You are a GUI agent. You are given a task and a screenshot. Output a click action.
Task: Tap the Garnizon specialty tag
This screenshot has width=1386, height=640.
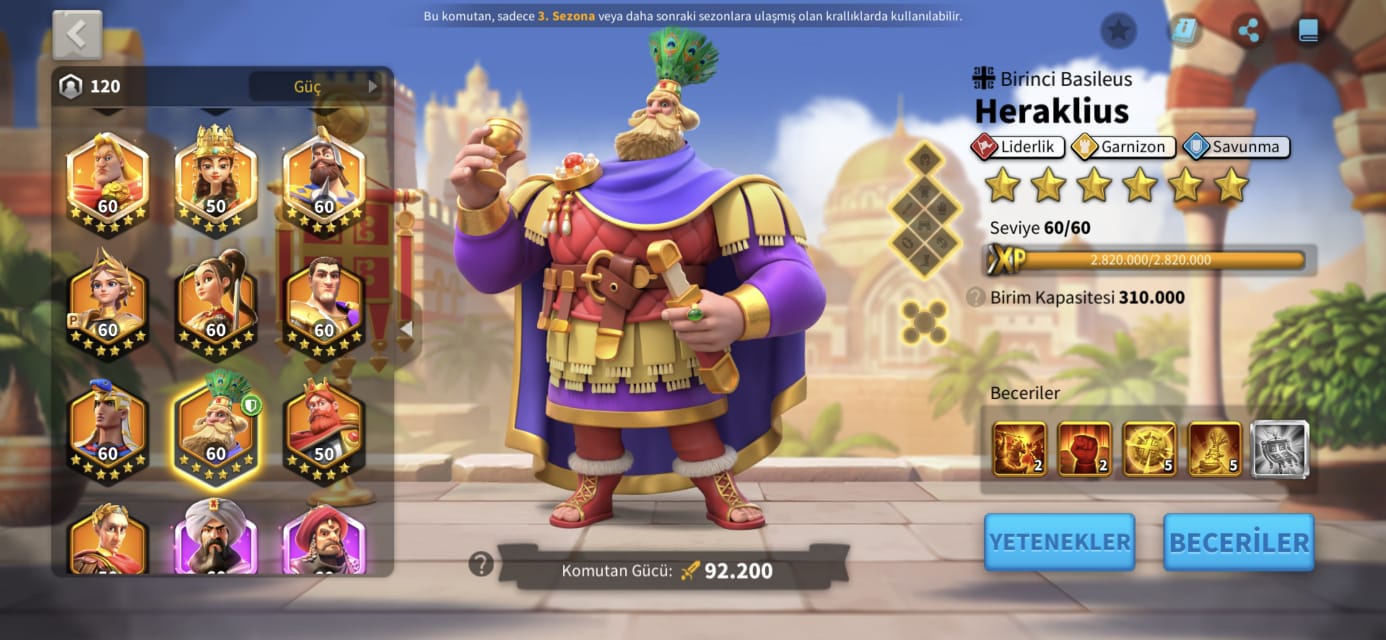point(1123,147)
